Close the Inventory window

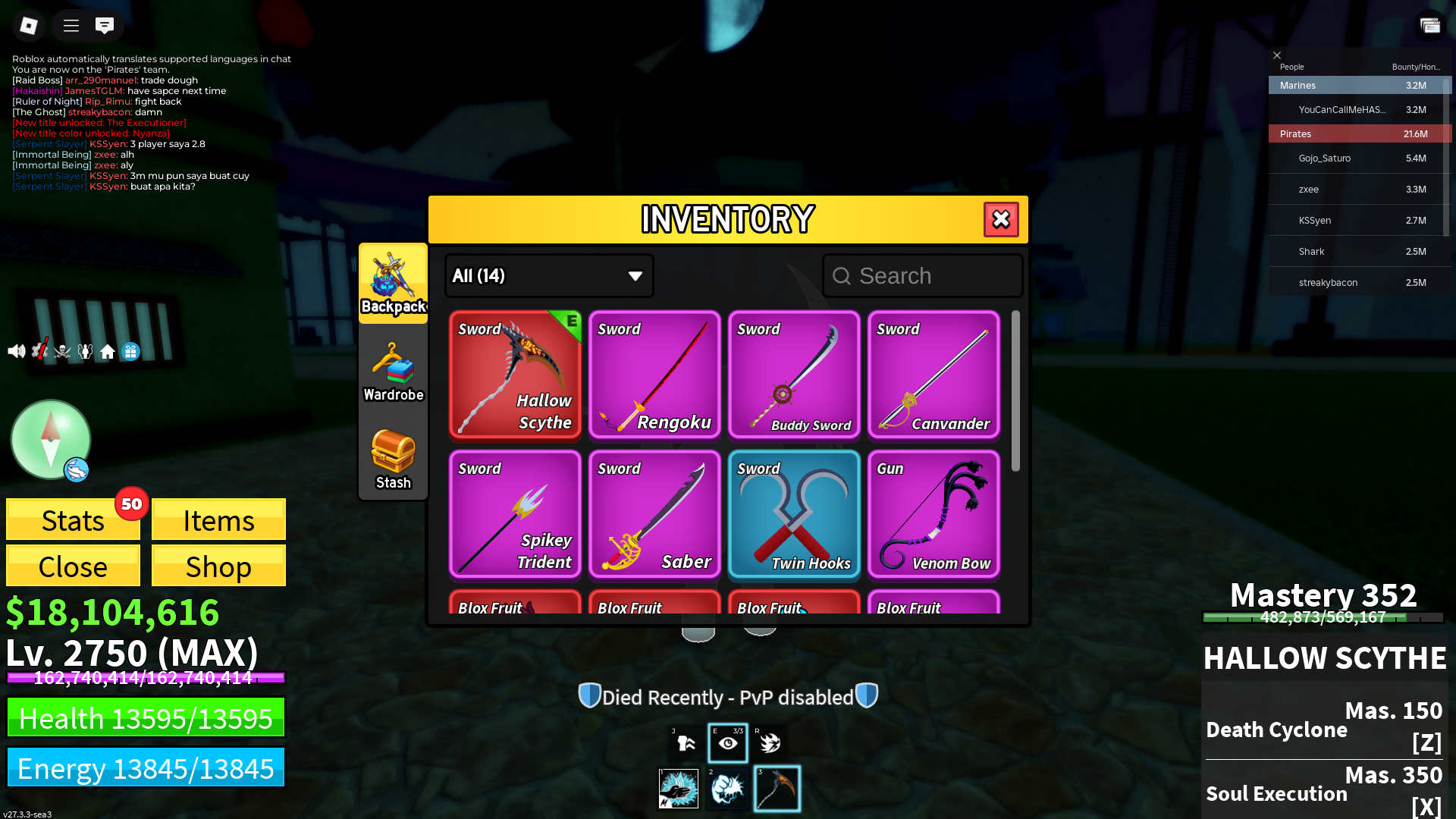[x=1001, y=220]
